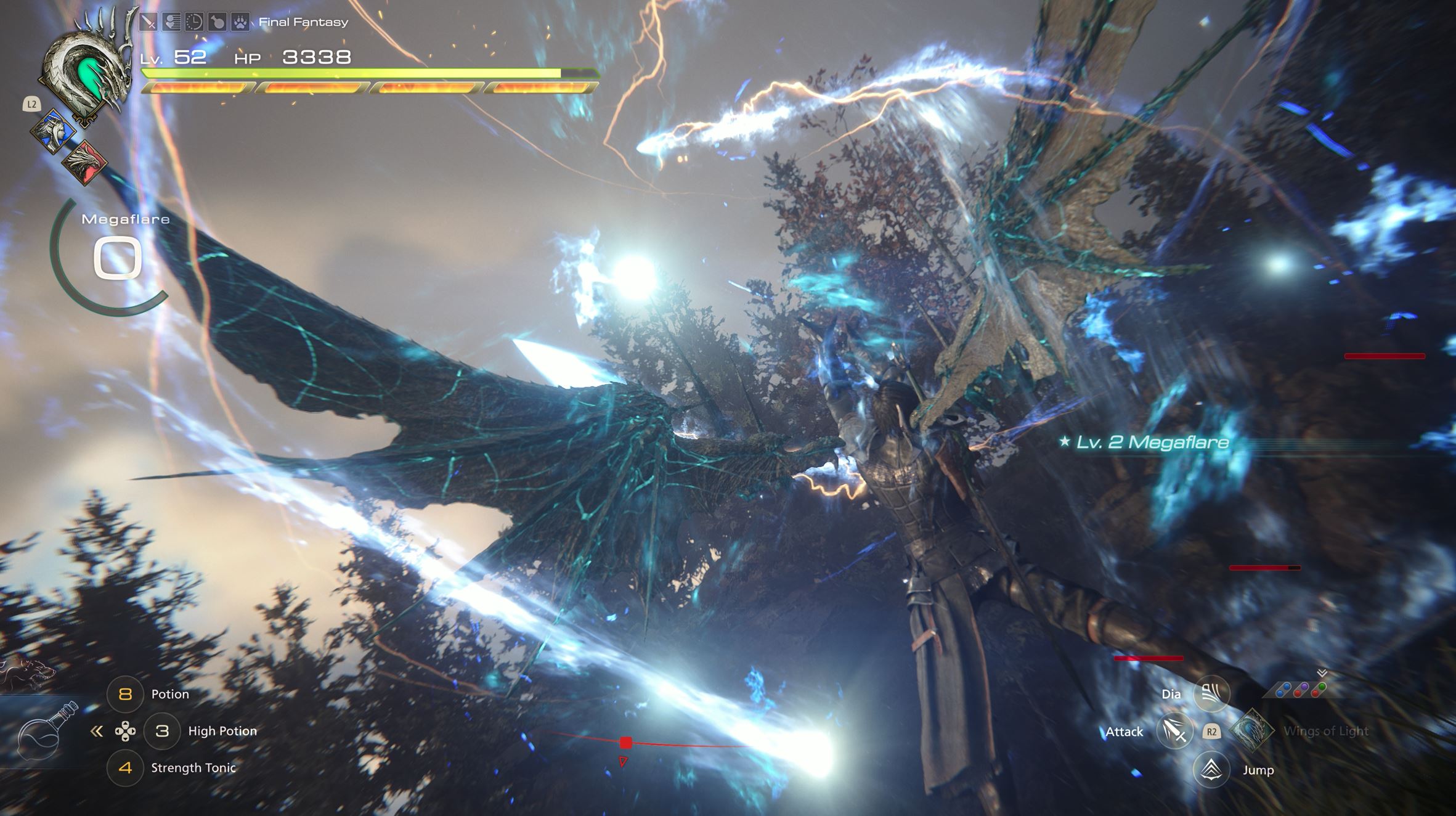Select the Jump ability icon

pos(1211,769)
